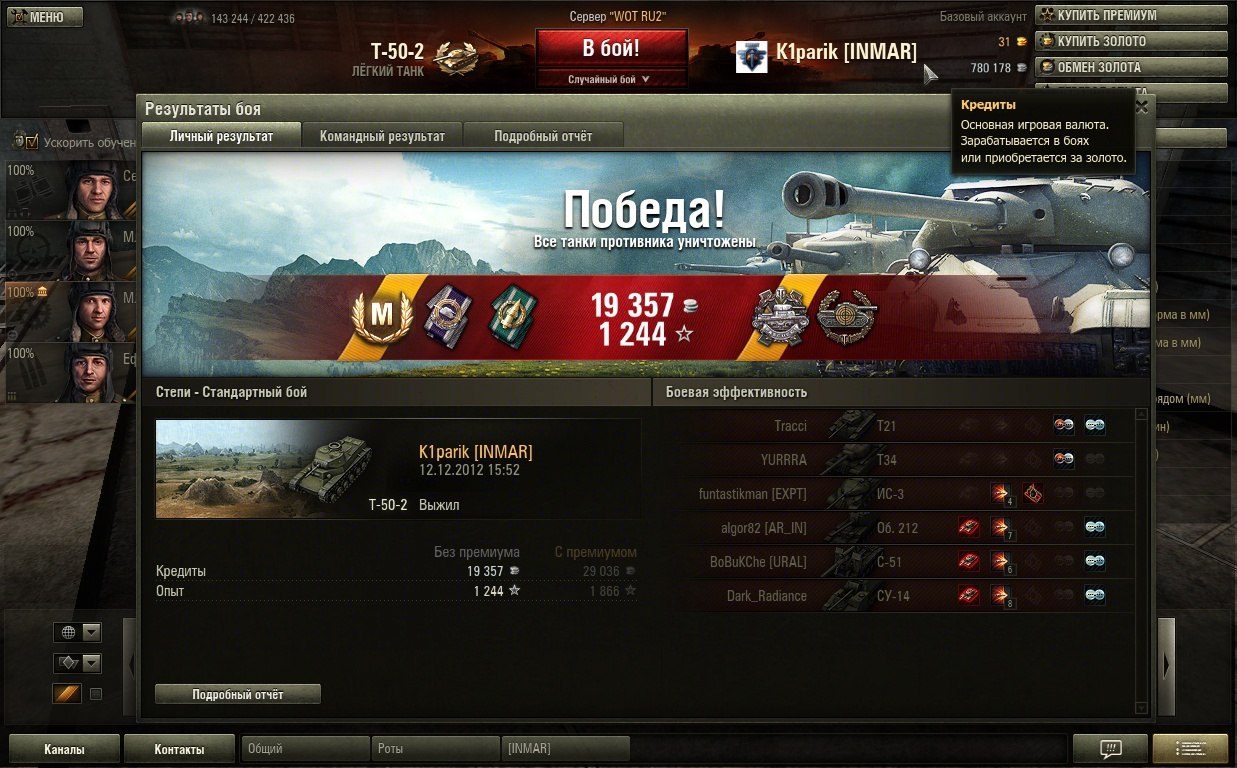Select the Mastery badge M medal

[x=382, y=316]
